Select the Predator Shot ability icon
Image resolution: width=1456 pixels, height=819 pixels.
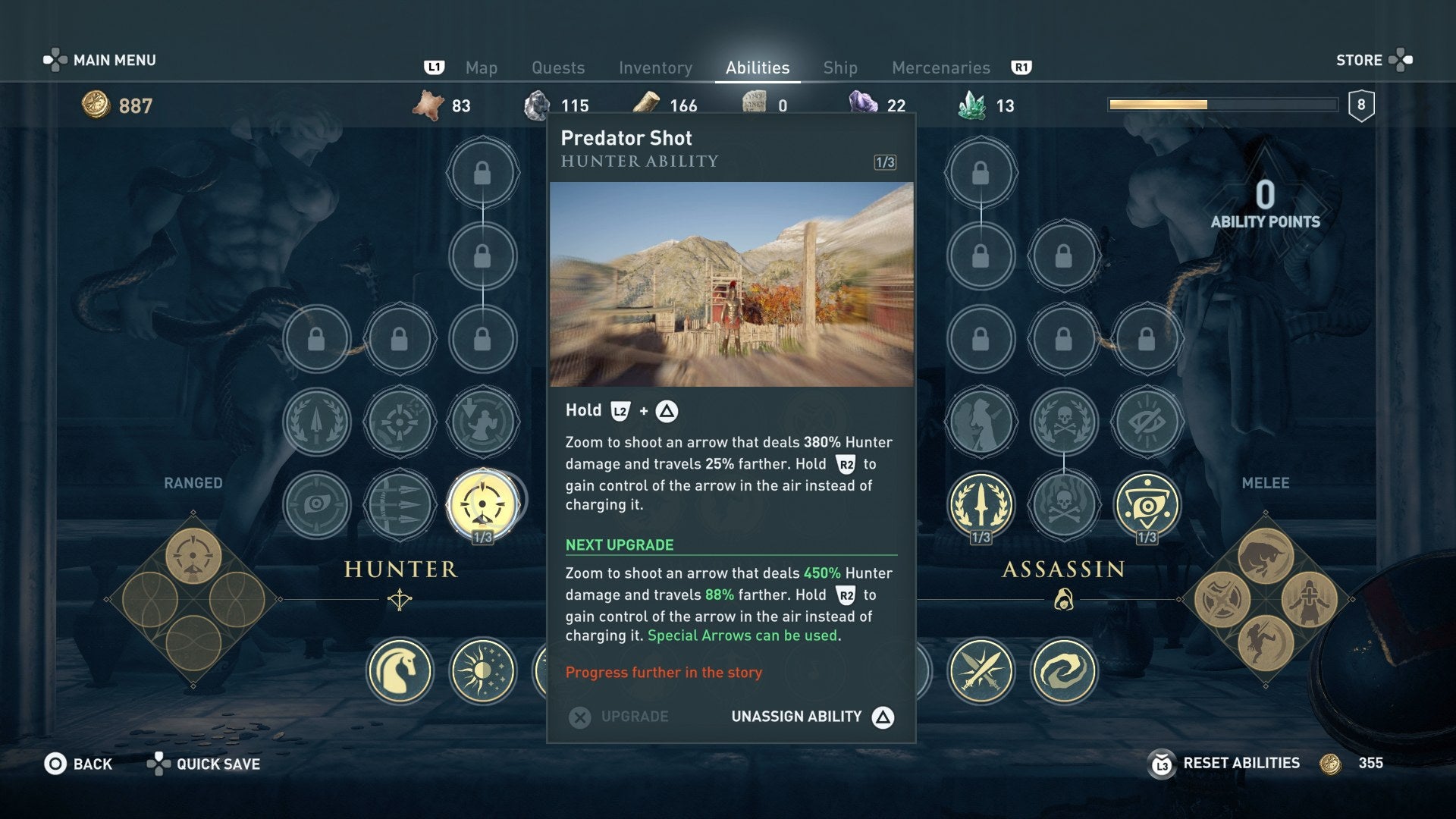coord(482,502)
